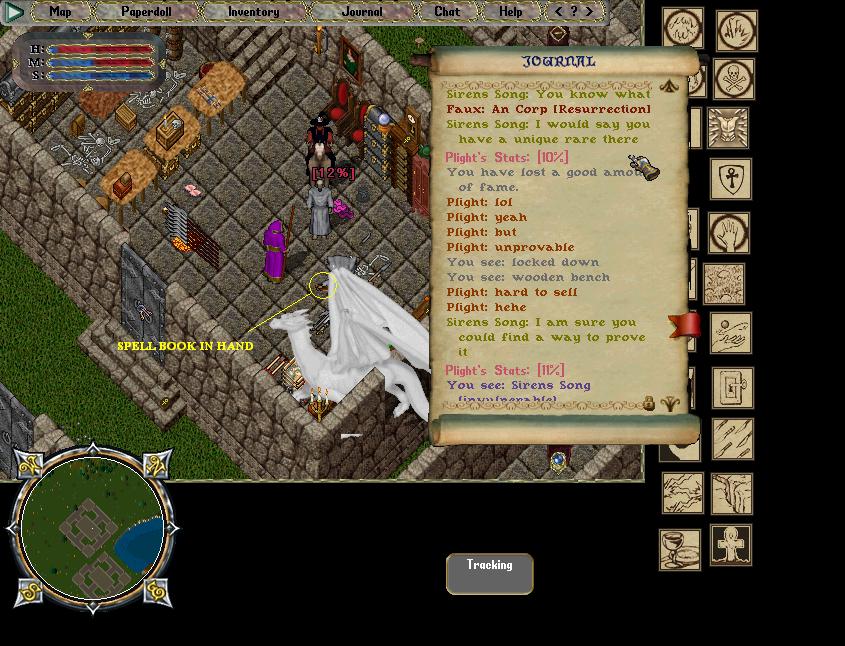Cast the keyhole lock spell icon
Viewport: 845px width, 646px height.
pyautogui.click(x=732, y=388)
